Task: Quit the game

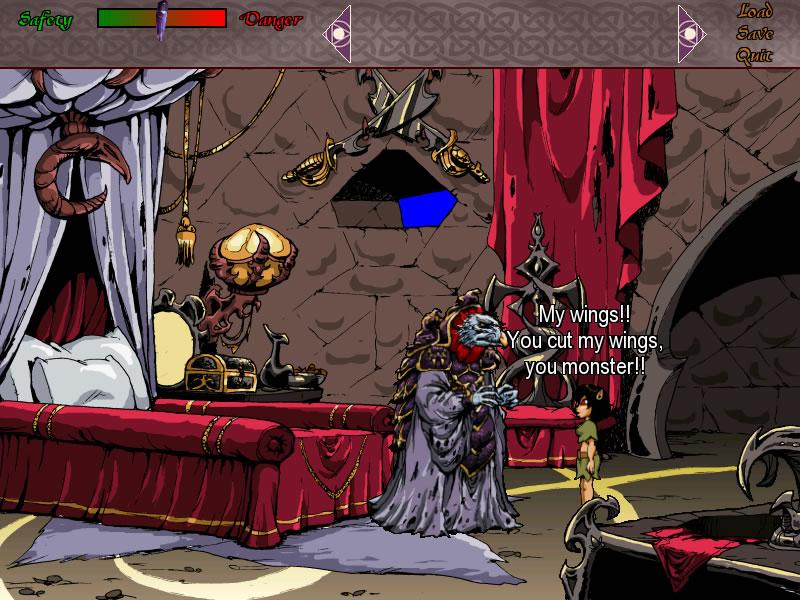Action: 755,55
